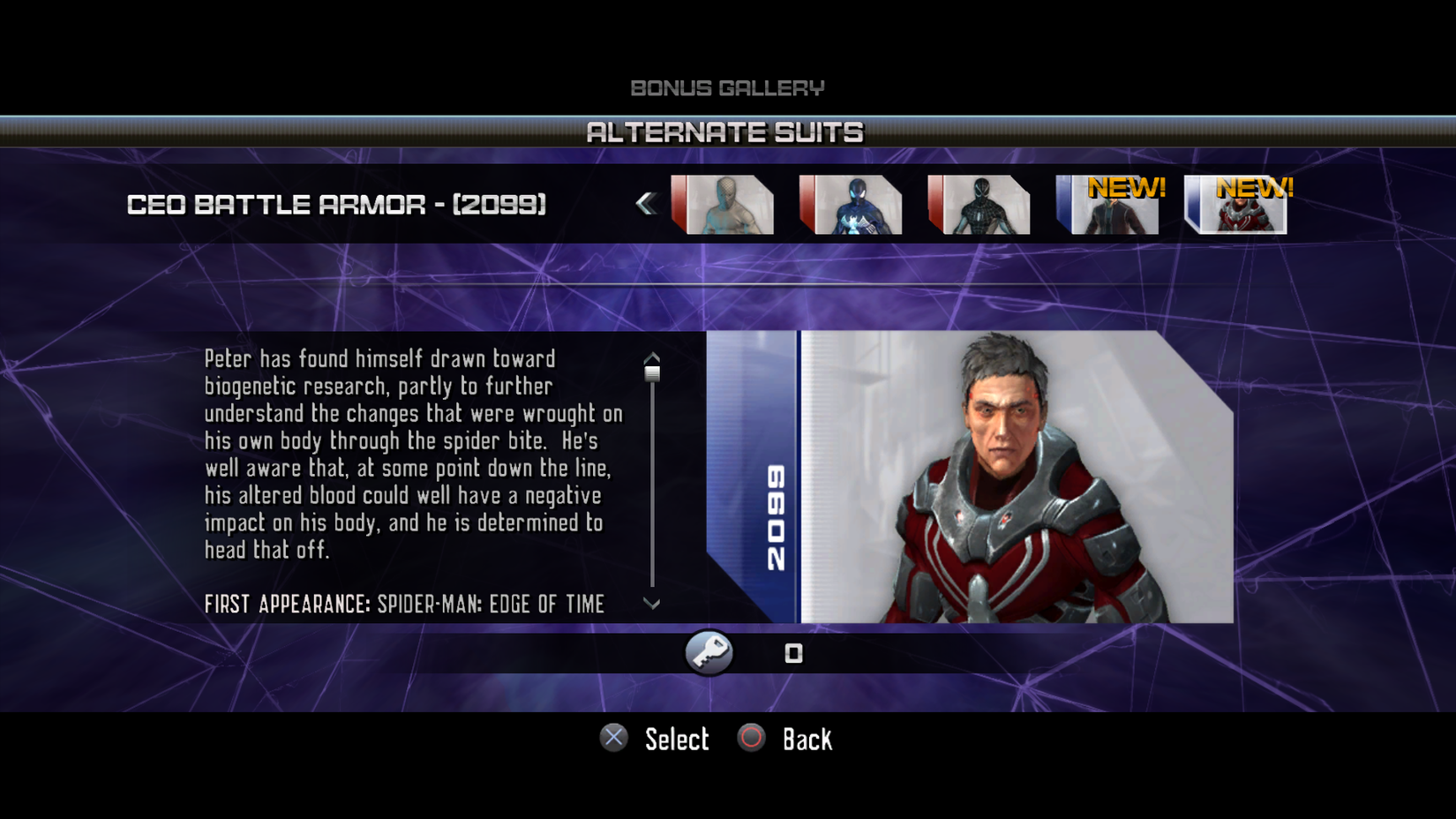Click the BONUS GALLERY menu title
Image resolution: width=1456 pixels, height=819 pixels.
pos(727,87)
